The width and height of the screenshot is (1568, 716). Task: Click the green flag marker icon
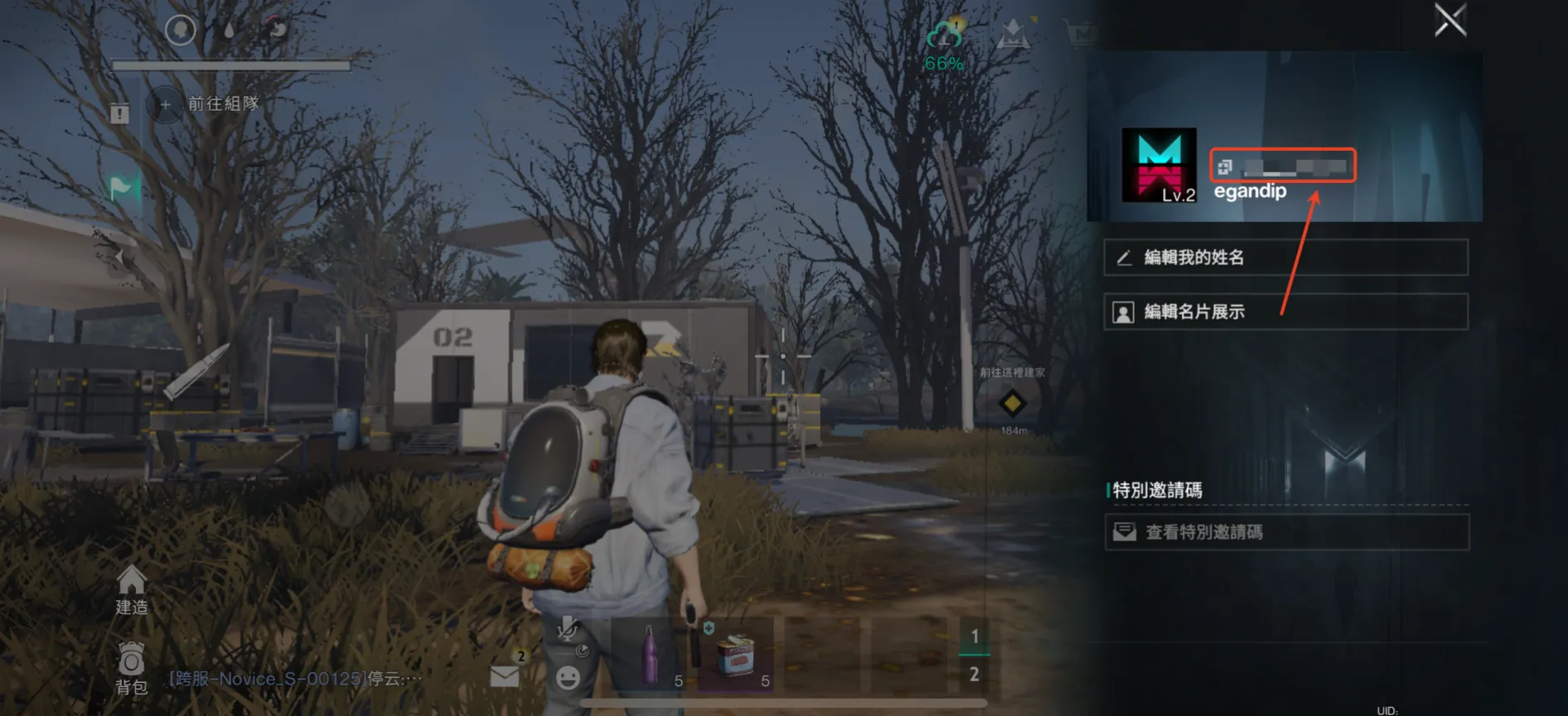[x=122, y=187]
